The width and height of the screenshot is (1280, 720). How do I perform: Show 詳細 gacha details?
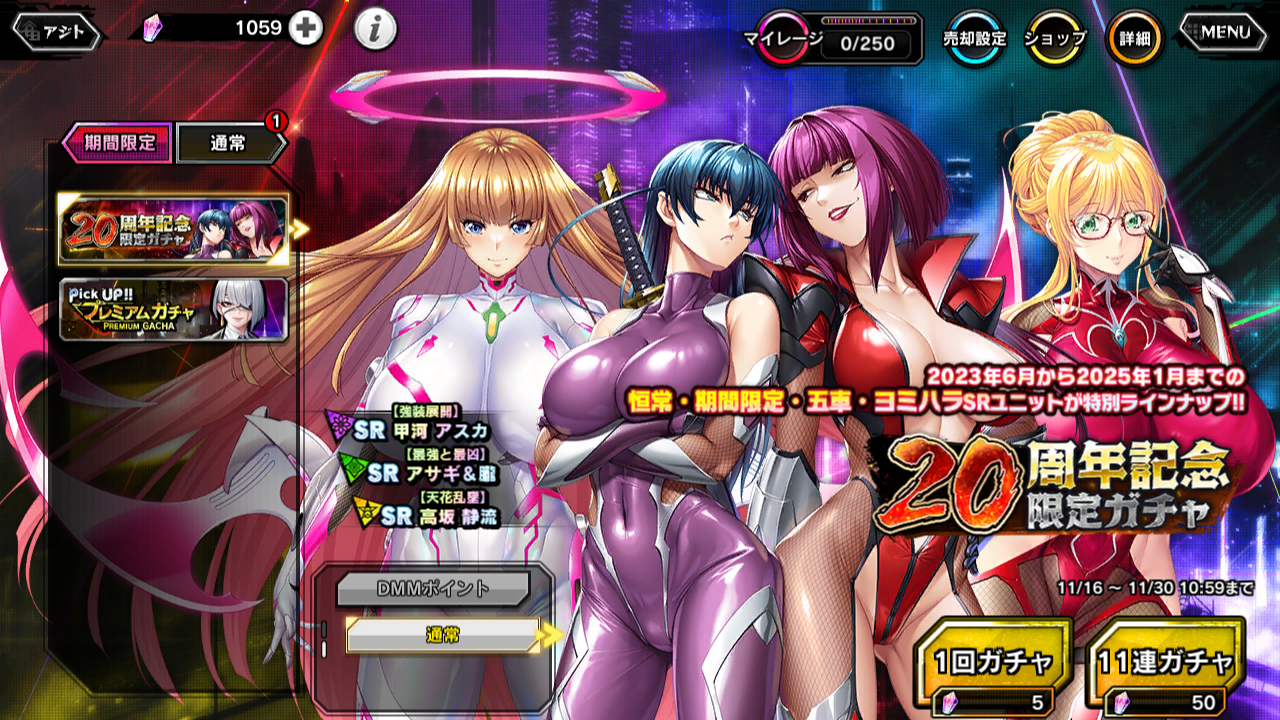click(1134, 39)
